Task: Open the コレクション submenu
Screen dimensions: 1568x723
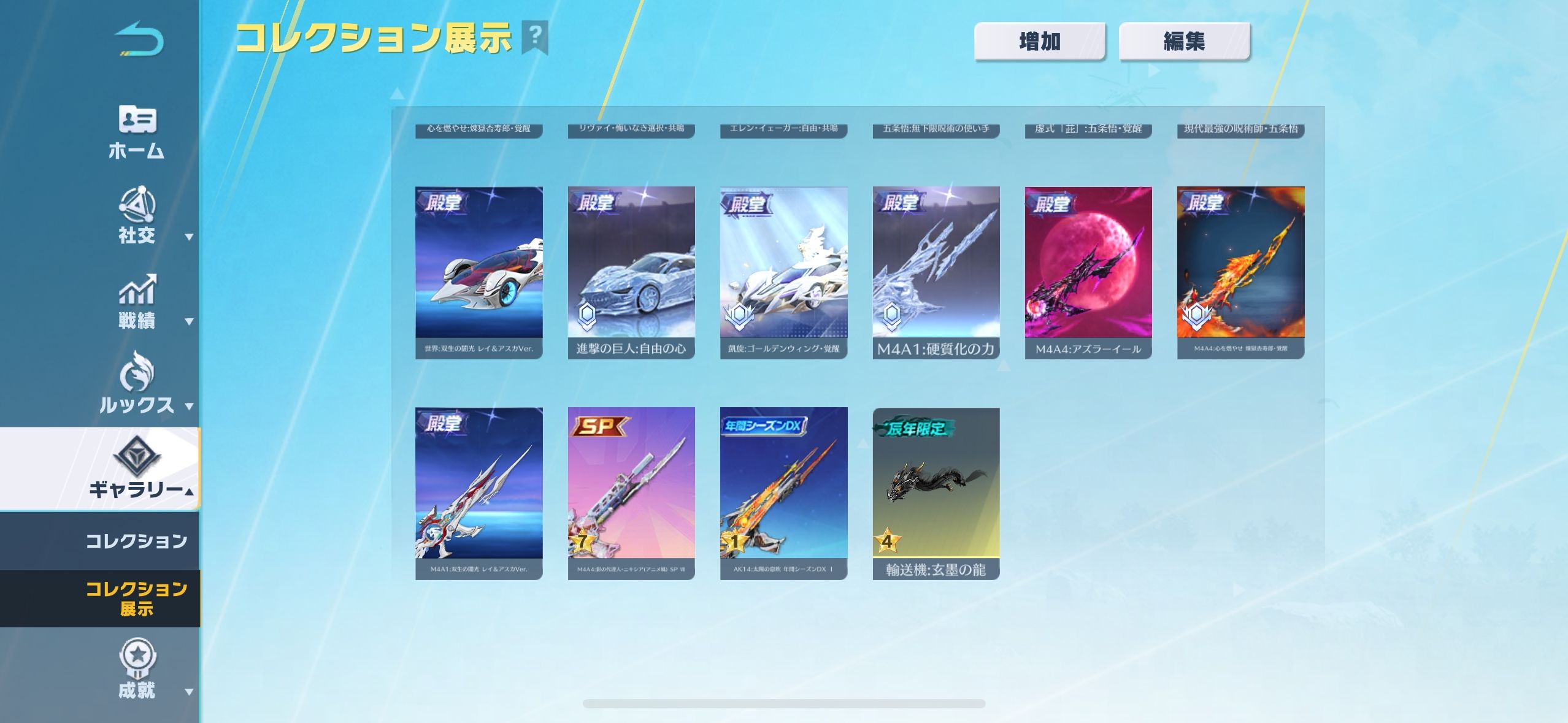Action: click(x=136, y=541)
